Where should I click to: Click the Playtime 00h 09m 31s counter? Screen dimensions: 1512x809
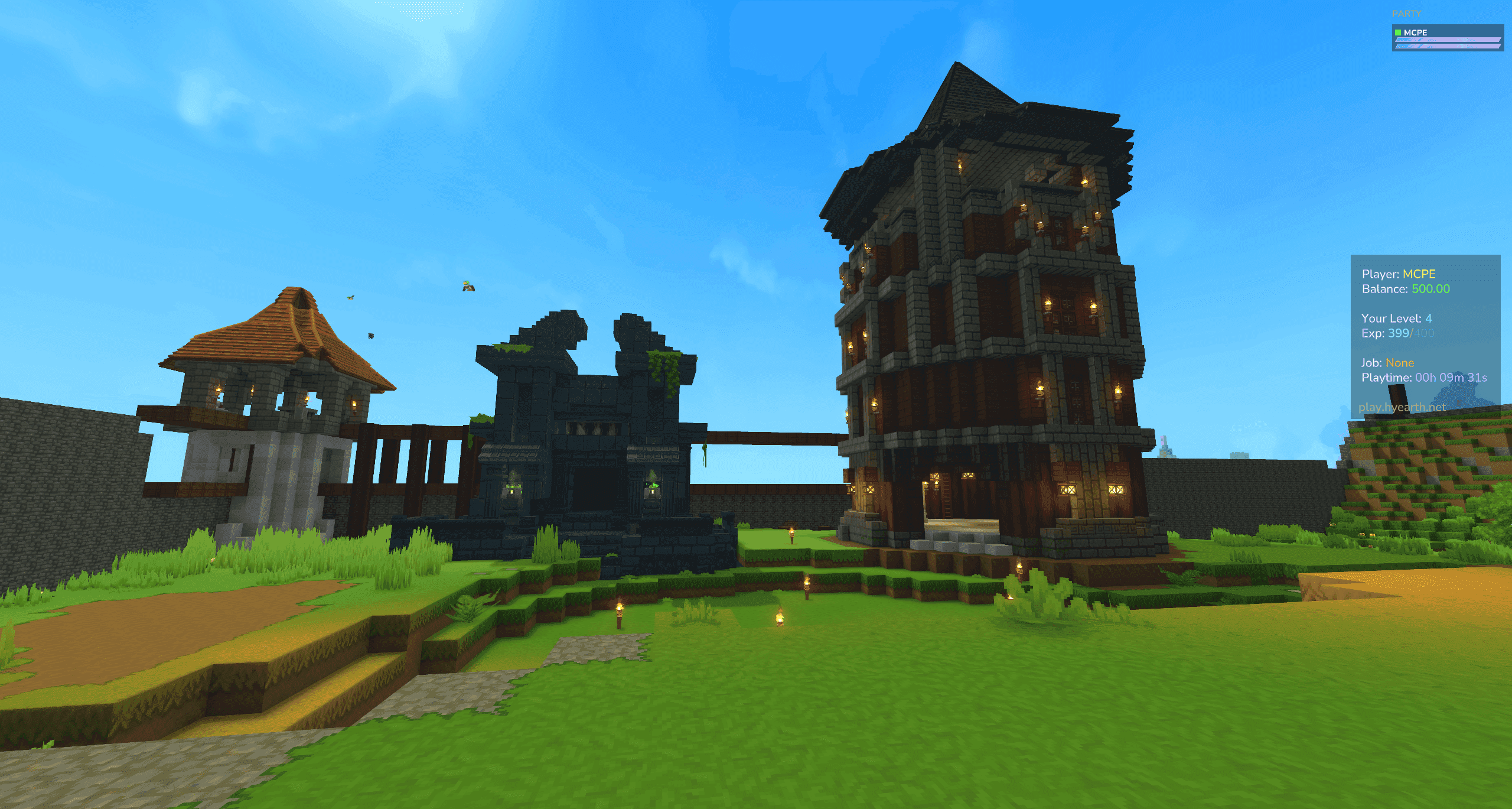point(1425,378)
